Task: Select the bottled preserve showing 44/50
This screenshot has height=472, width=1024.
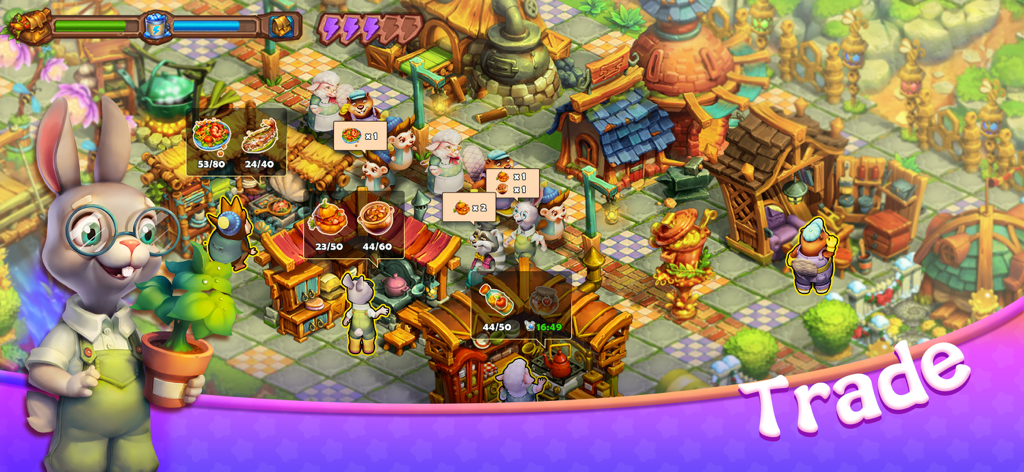Action: tap(496, 299)
